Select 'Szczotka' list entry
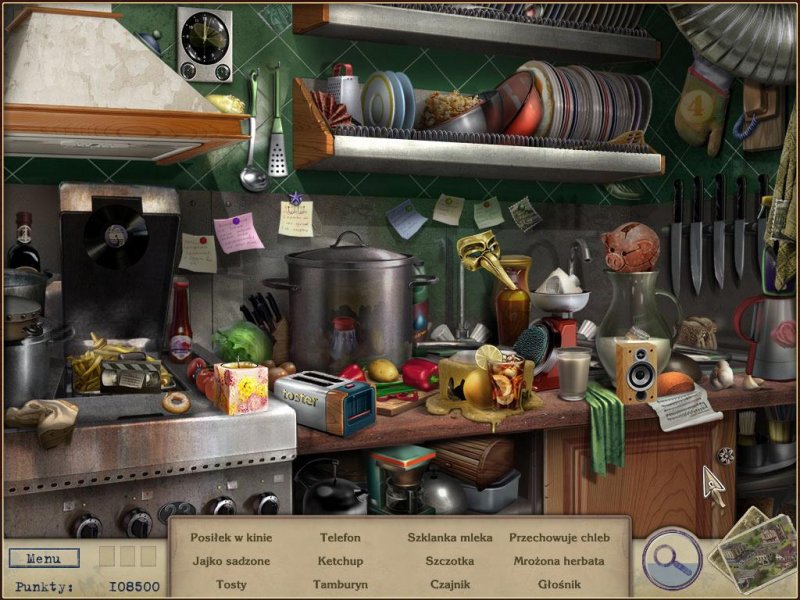The image size is (800, 600). [449, 561]
